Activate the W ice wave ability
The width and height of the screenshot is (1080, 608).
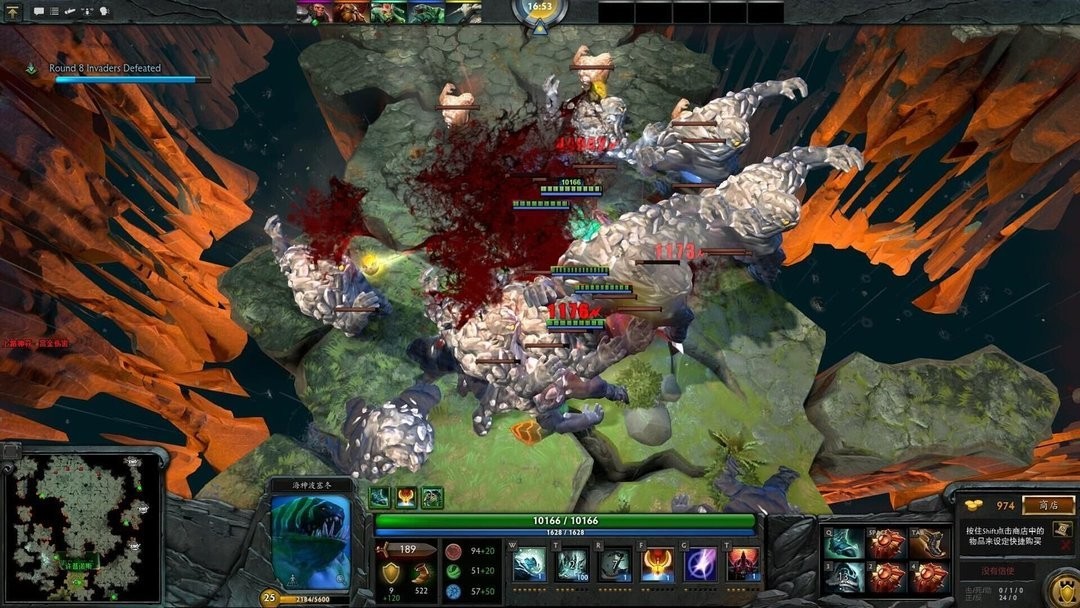529,565
